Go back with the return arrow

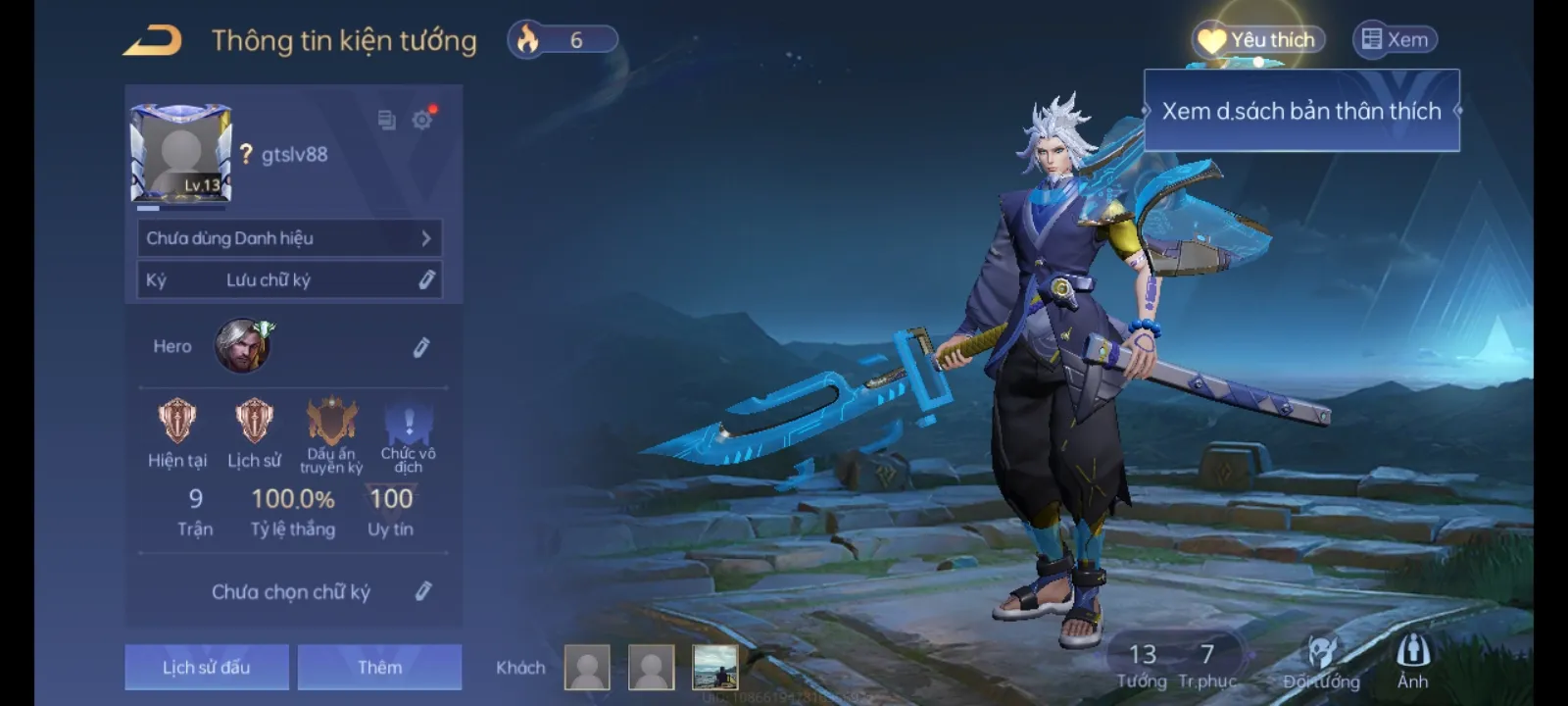(x=153, y=41)
